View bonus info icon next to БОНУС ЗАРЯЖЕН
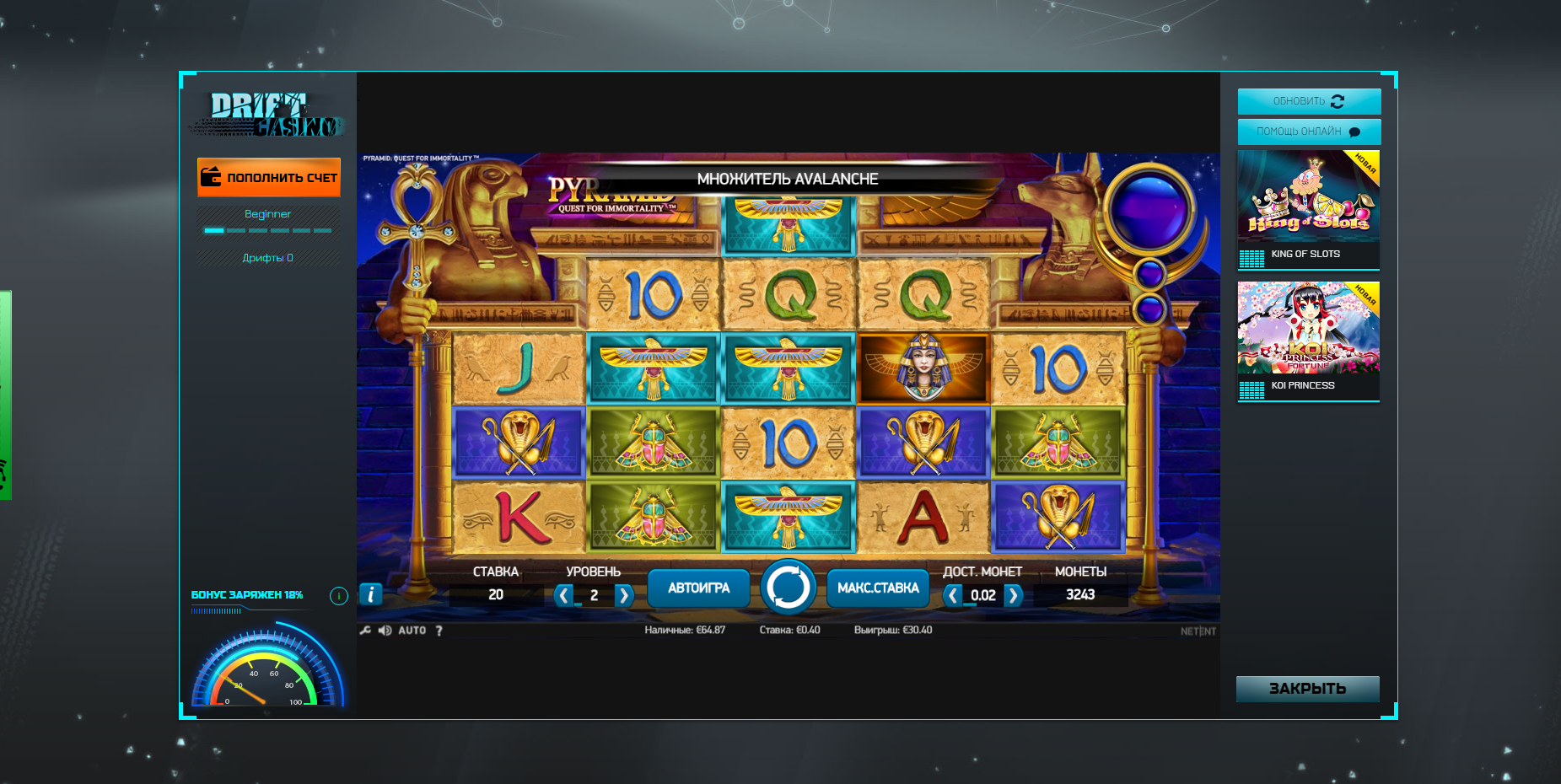Viewport: 1561px width, 784px height. pyautogui.click(x=339, y=596)
